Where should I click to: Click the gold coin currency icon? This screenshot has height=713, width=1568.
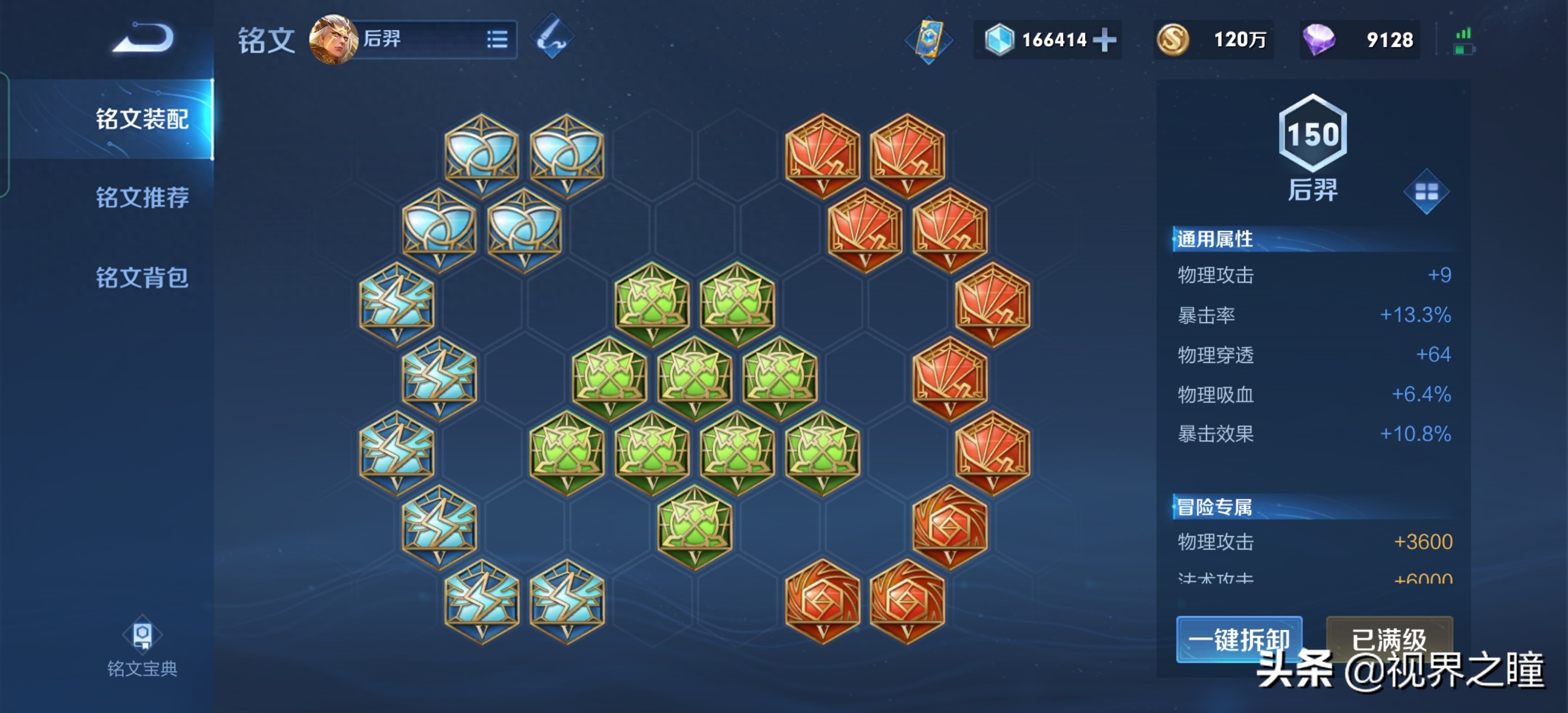click(x=1173, y=40)
